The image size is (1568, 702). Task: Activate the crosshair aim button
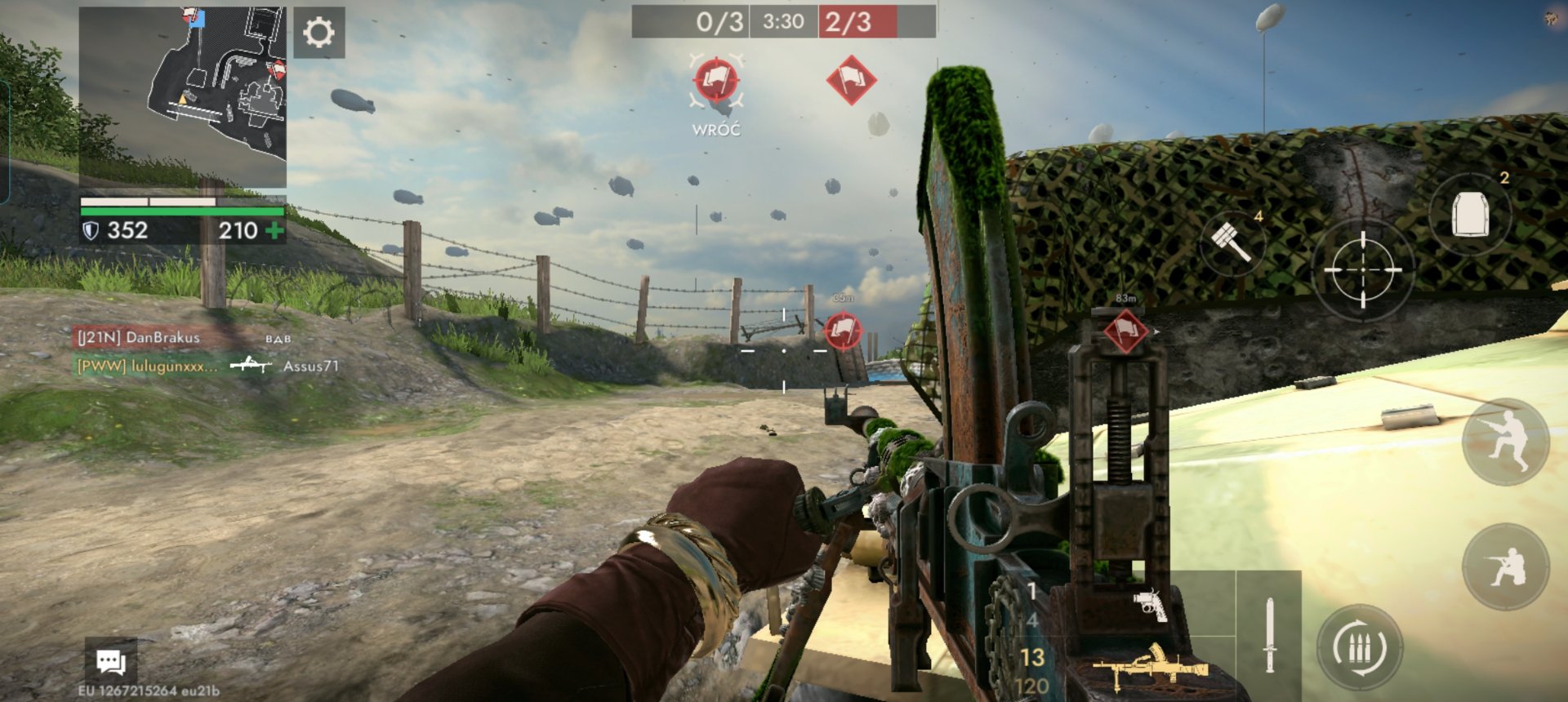1362,269
